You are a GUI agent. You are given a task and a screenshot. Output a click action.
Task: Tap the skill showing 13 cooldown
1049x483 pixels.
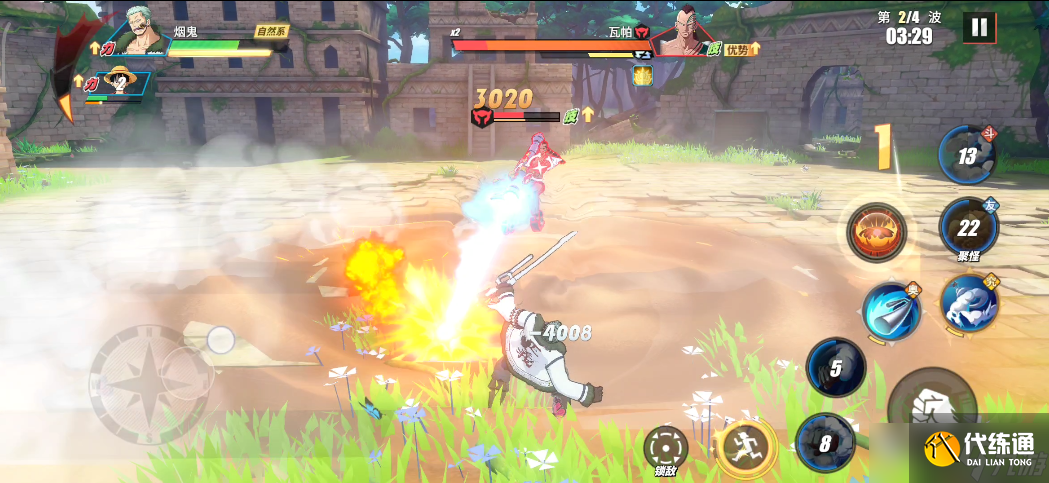[x=967, y=155]
